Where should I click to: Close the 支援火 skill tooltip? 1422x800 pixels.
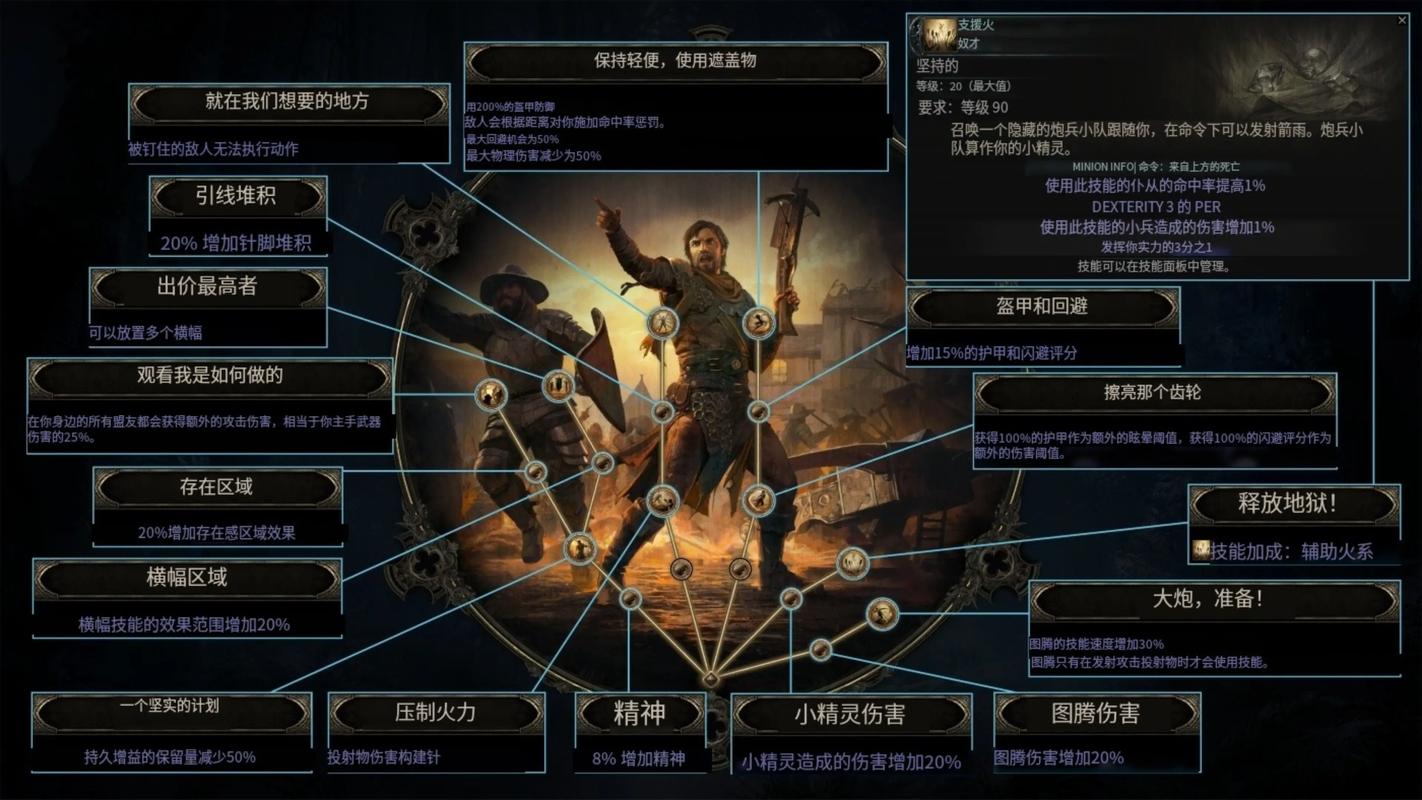pyautogui.click(x=1404, y=21)
